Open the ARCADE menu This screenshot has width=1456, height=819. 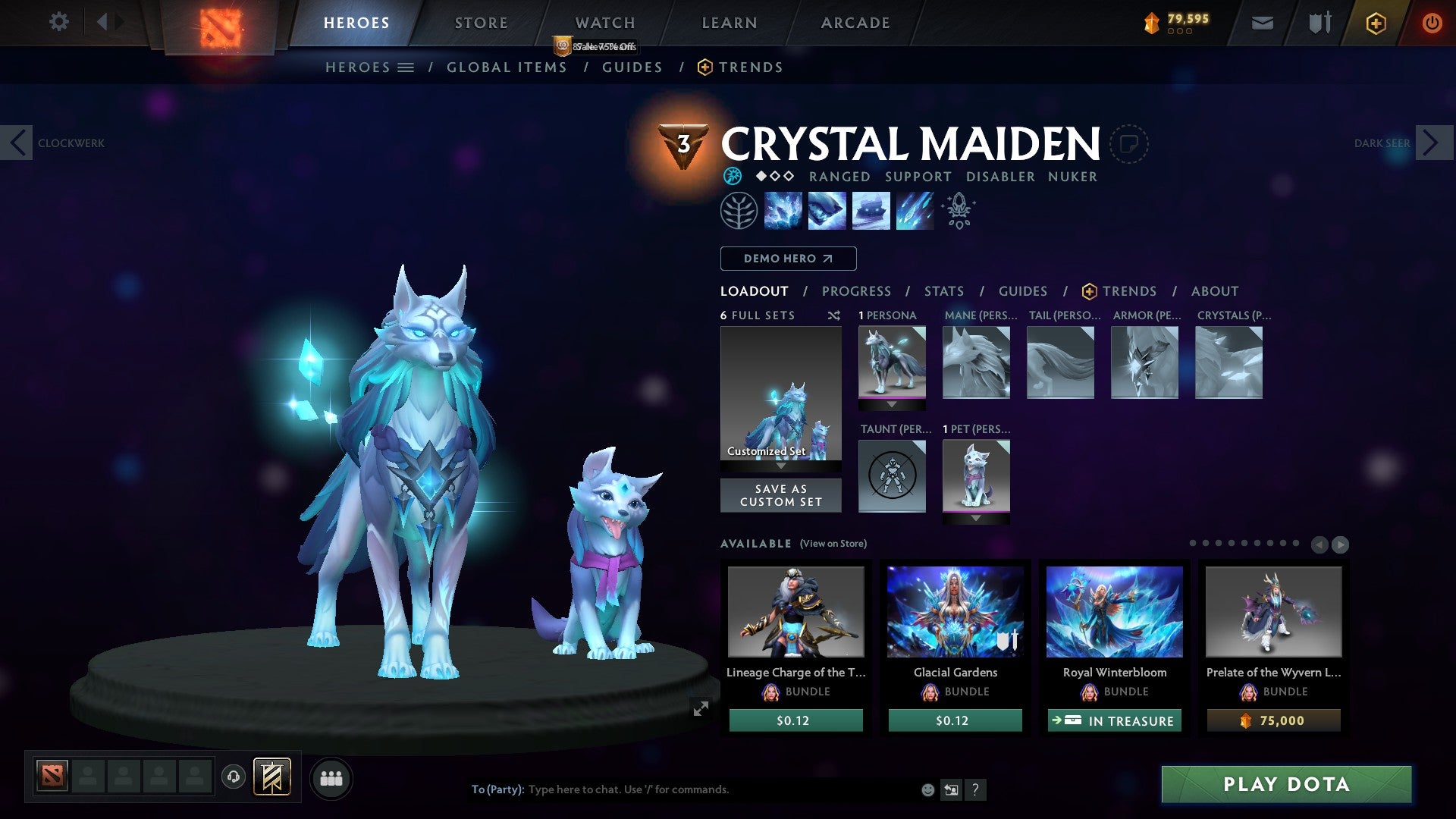[x=855, y=23]
